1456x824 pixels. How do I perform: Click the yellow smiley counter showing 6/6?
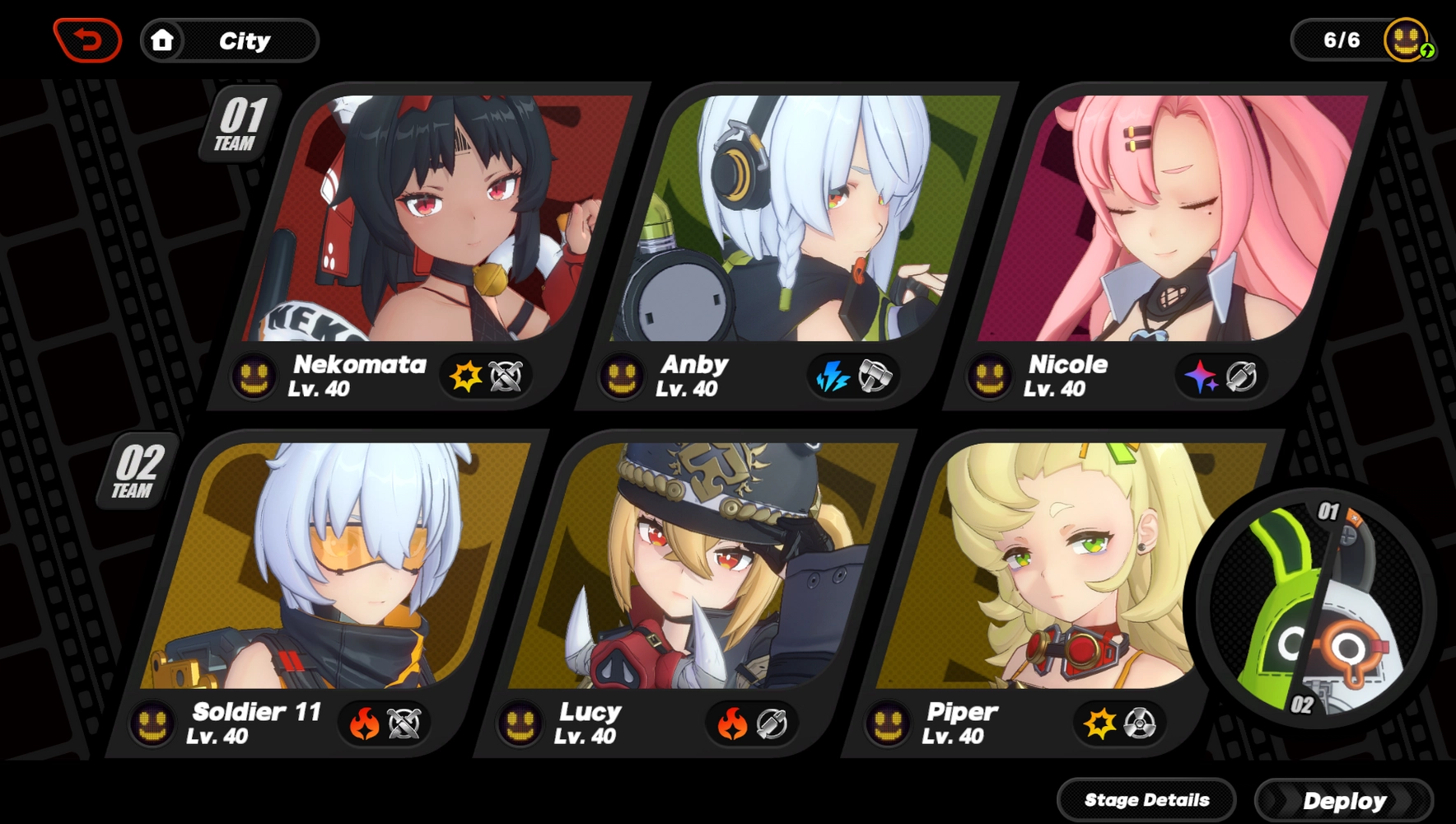[1406, 37]
